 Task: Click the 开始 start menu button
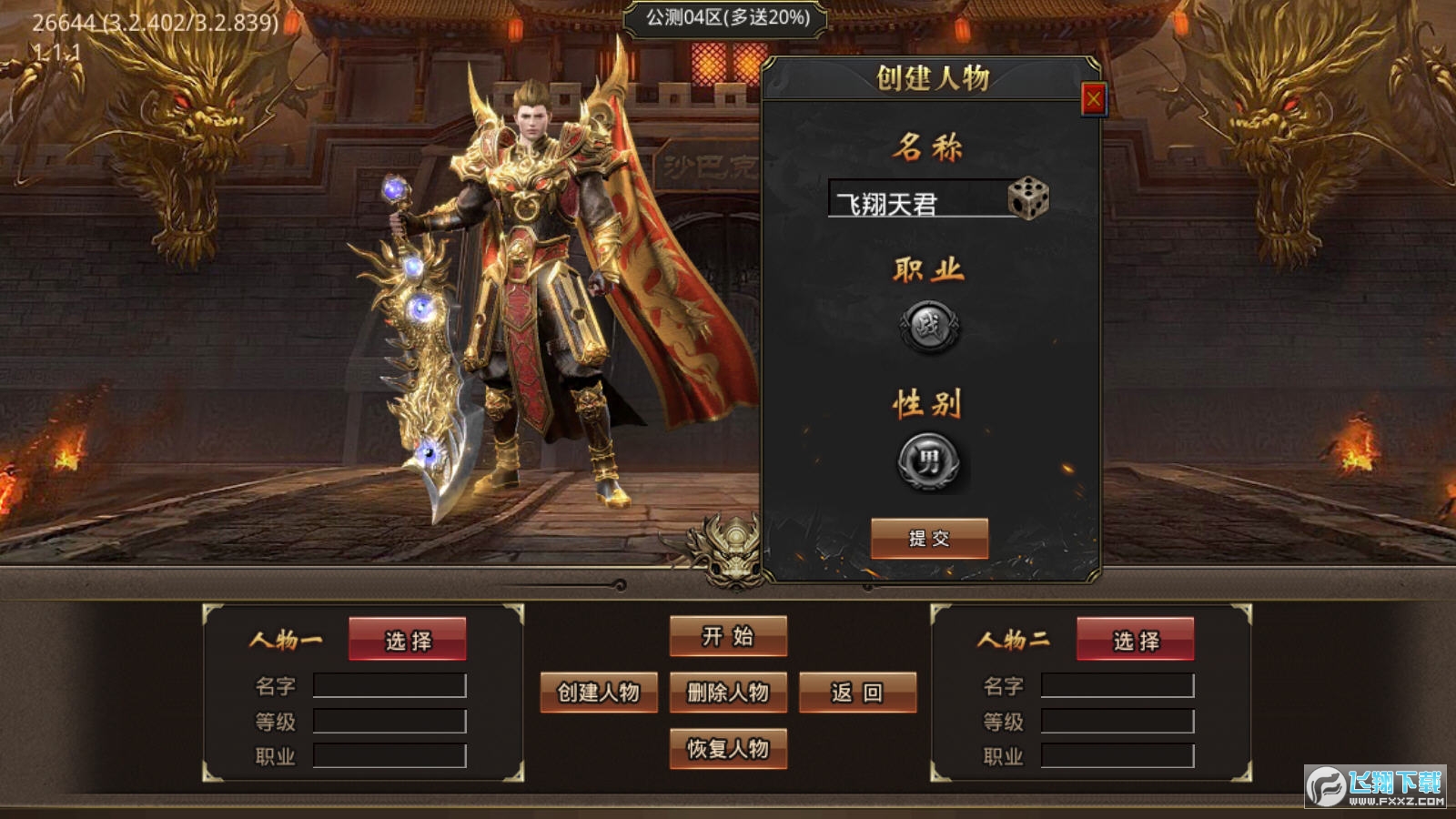(x=728, y=638)
